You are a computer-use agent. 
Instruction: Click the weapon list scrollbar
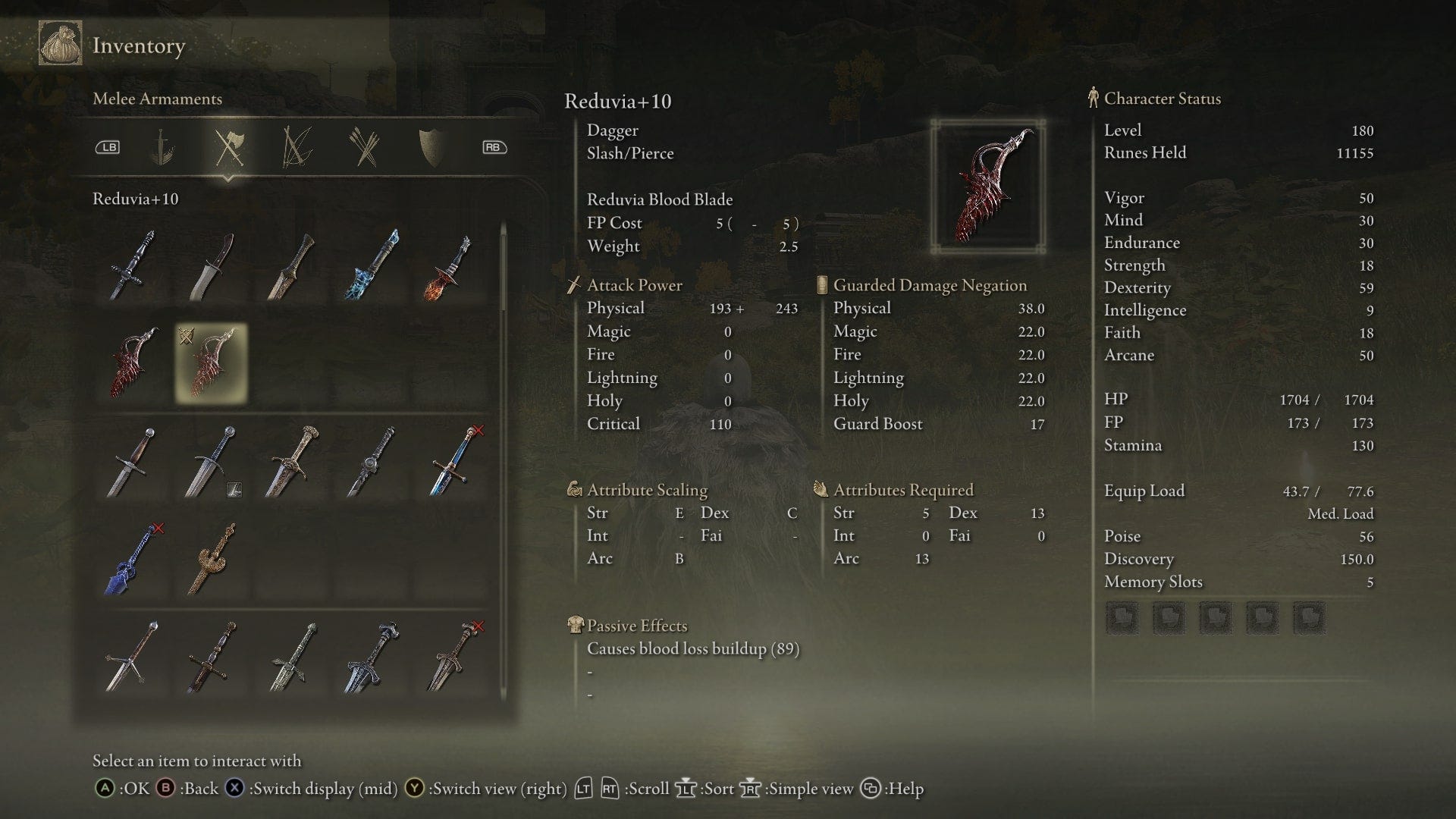pyautogui.click(x=503, y=265)
